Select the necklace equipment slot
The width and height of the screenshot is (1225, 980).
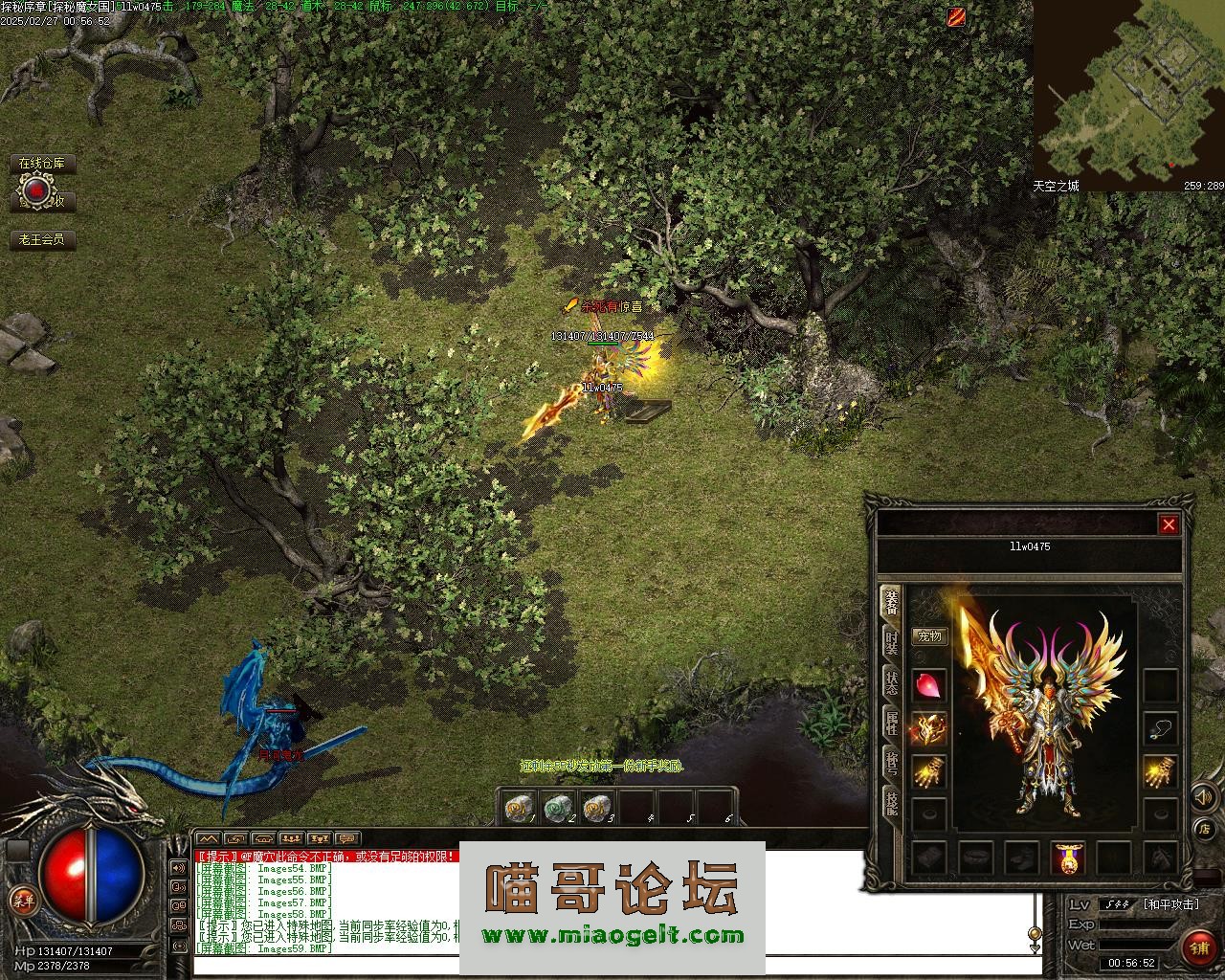pos(1161,729)
